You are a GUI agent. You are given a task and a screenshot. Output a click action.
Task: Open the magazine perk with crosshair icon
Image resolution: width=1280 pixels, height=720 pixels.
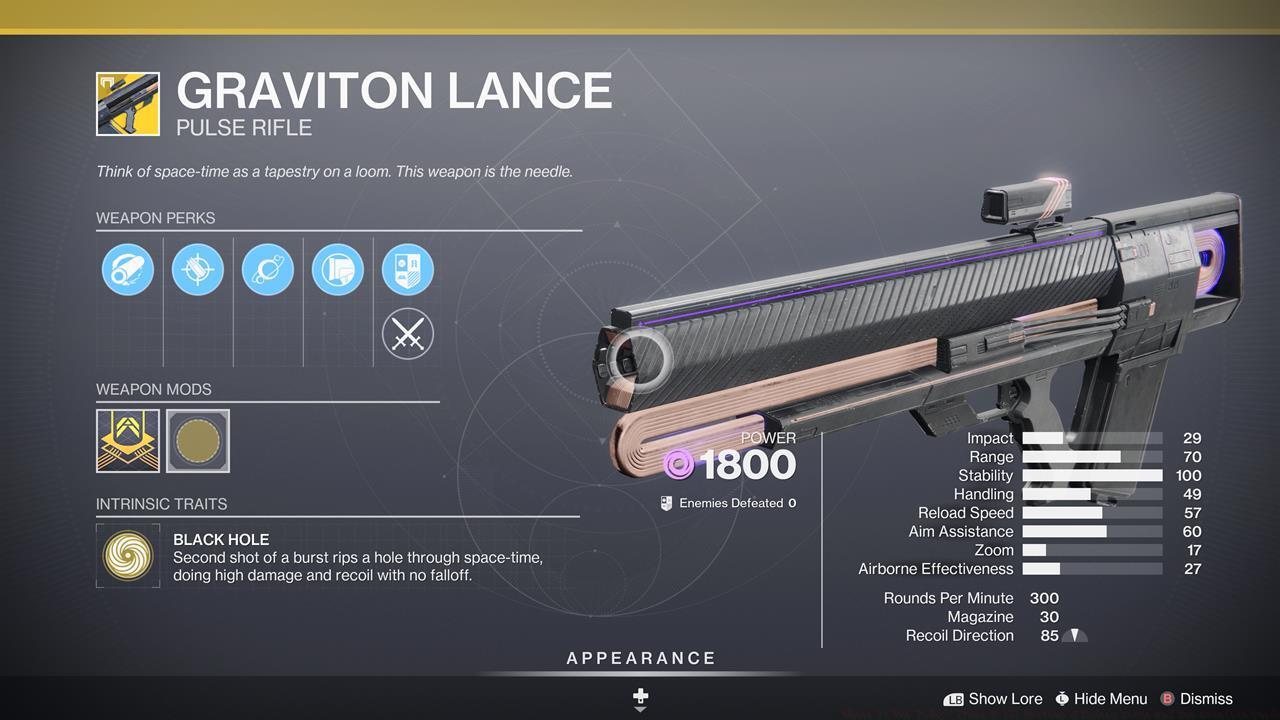[x=197, y=268]
